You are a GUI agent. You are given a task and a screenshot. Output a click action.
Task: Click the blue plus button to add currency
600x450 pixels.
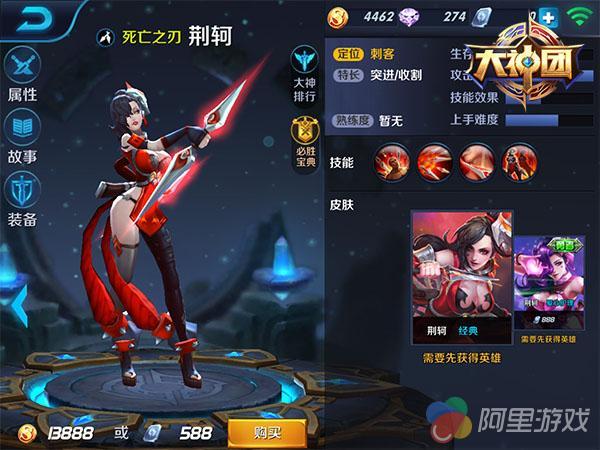coord(547,17)
